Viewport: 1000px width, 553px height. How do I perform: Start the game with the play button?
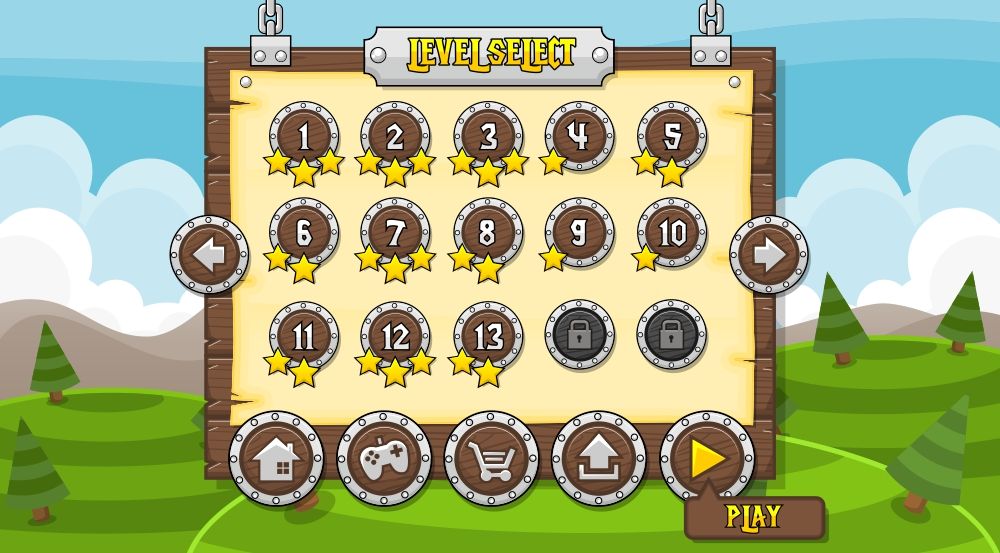click(707, 458)
